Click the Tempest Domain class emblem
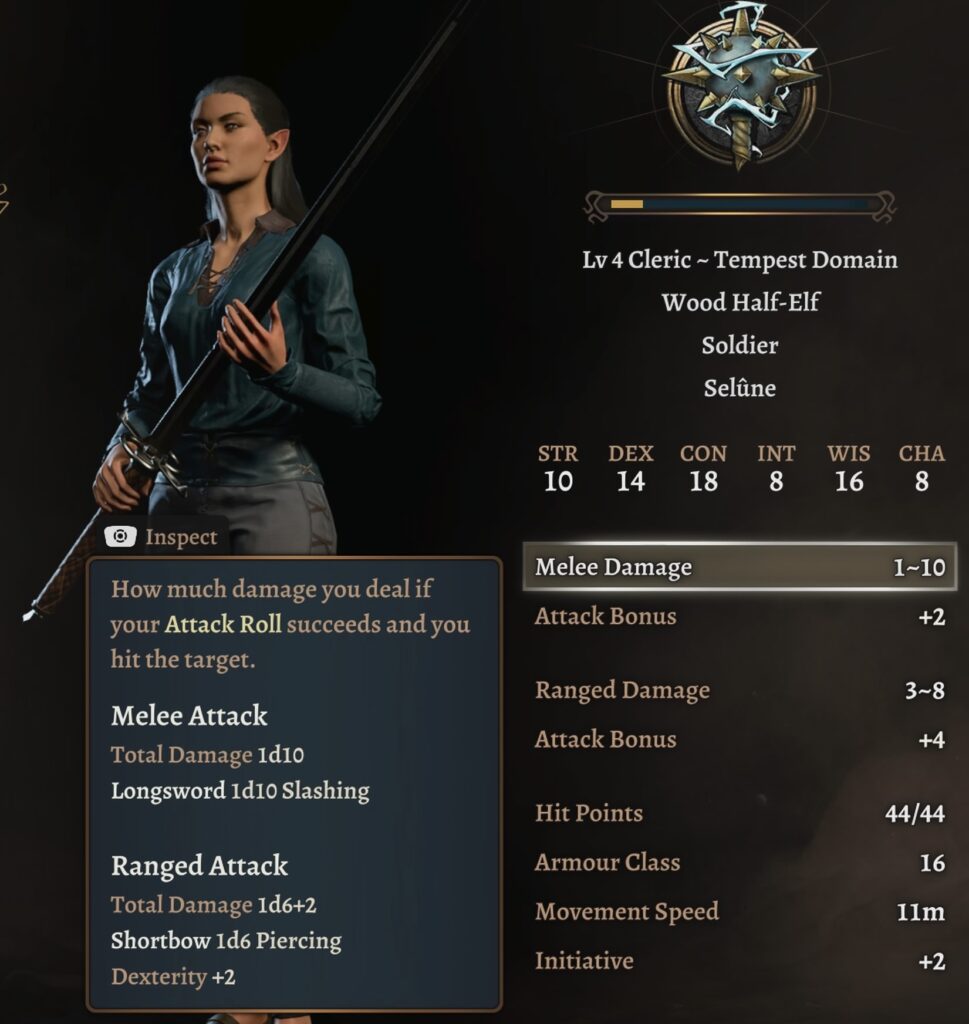The image size is (969, 1024). click(741, 83)
